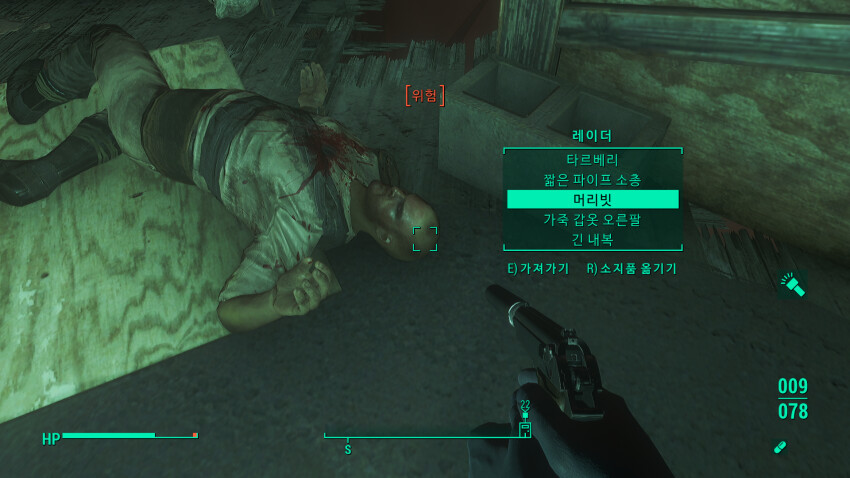Take the highlighted 머리빗 item
The width and height of the screenshot is (850, 478).
[592, 200]
